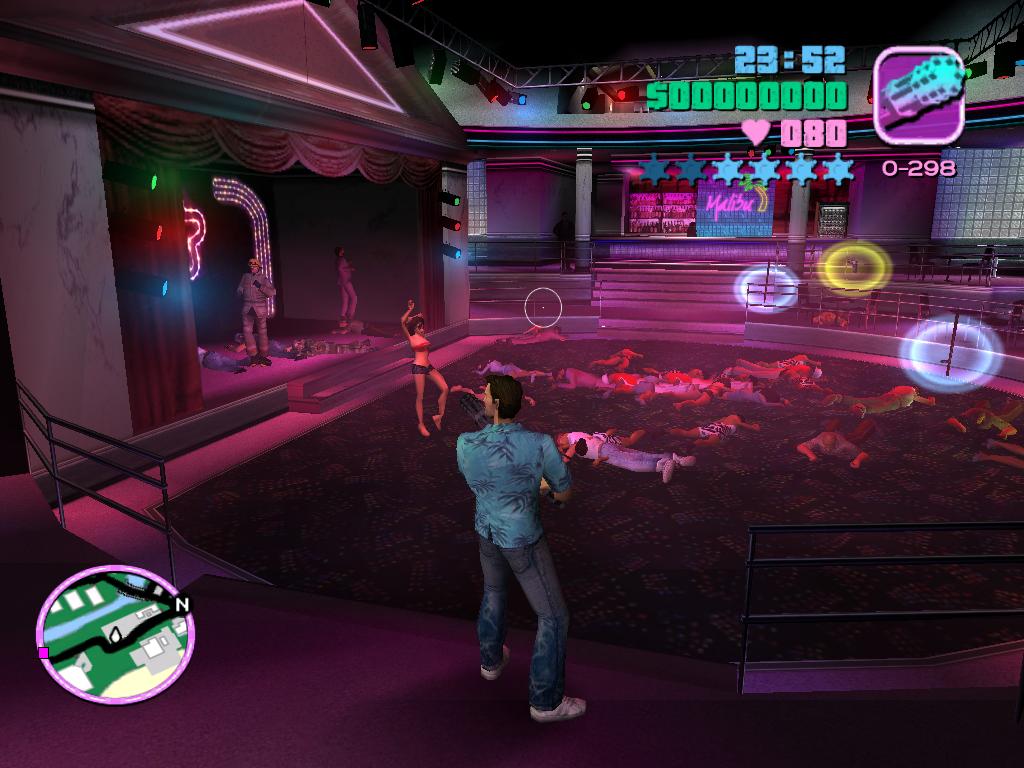The height and width of the screenshot is (768, 1024).
Task: Select the minigun weapon icon
Action: [x=918, y=94]
